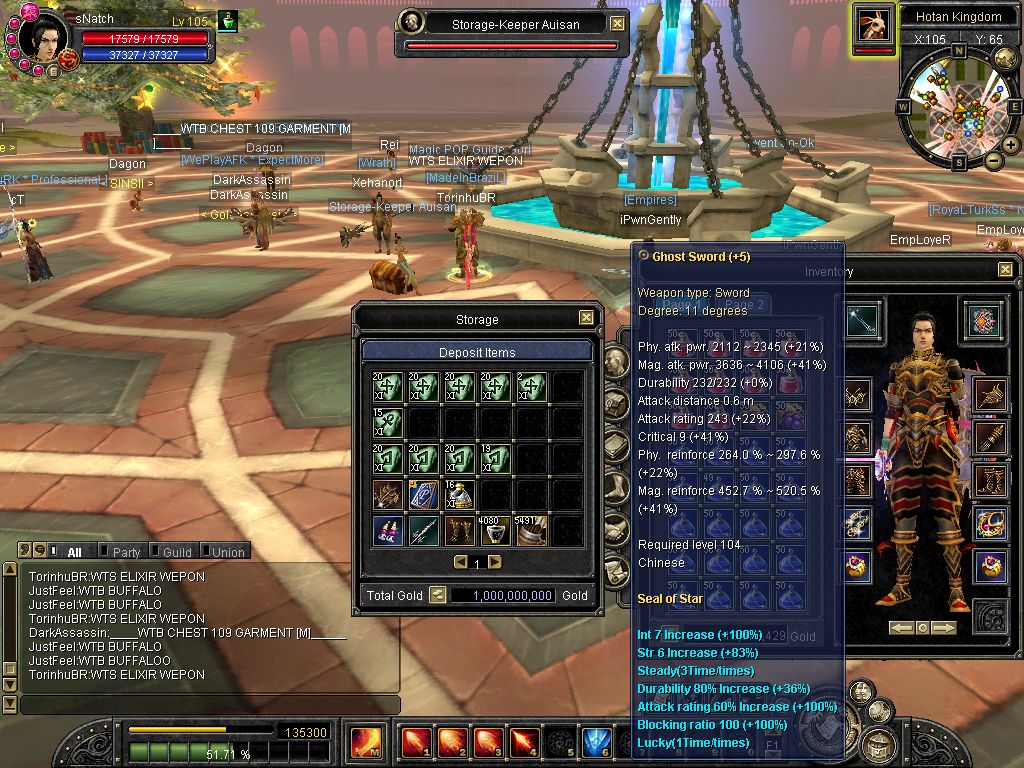
Task: Select the rabbit pet portrait
Action: tap(873, 24)
